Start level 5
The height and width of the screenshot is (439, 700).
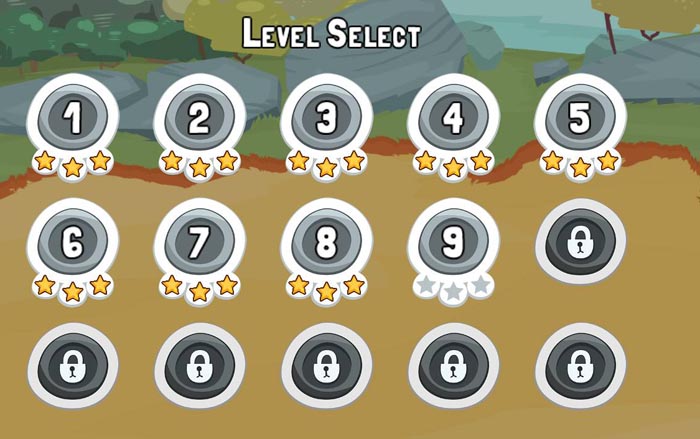[580, 120]
